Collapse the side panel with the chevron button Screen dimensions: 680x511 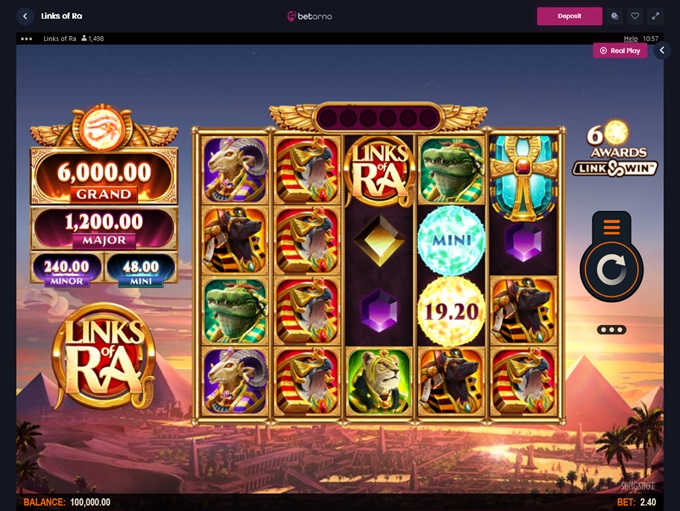pyautogui.click(x=662, y=50)
